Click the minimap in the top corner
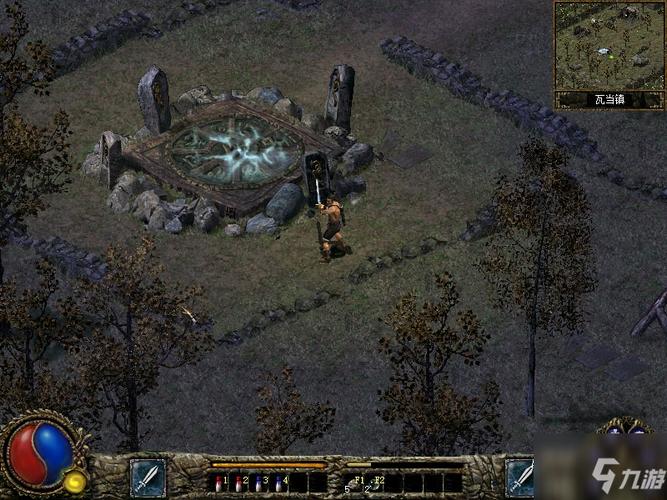The height and width of the screenshot is (500, 667). [x=609, y=45]
